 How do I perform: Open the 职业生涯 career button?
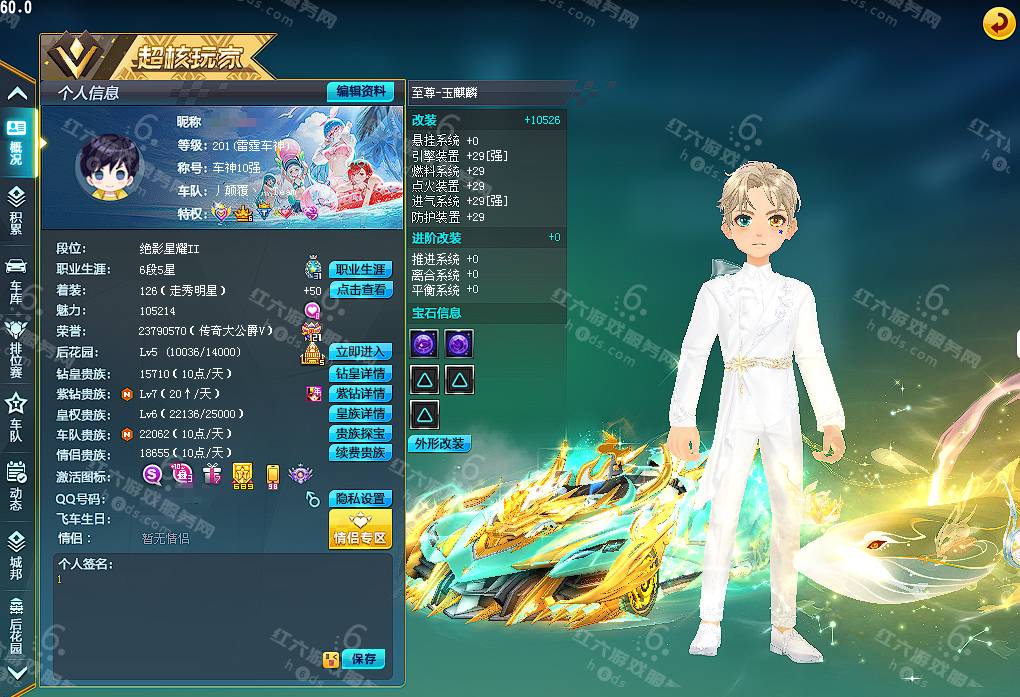click(360, 270)
